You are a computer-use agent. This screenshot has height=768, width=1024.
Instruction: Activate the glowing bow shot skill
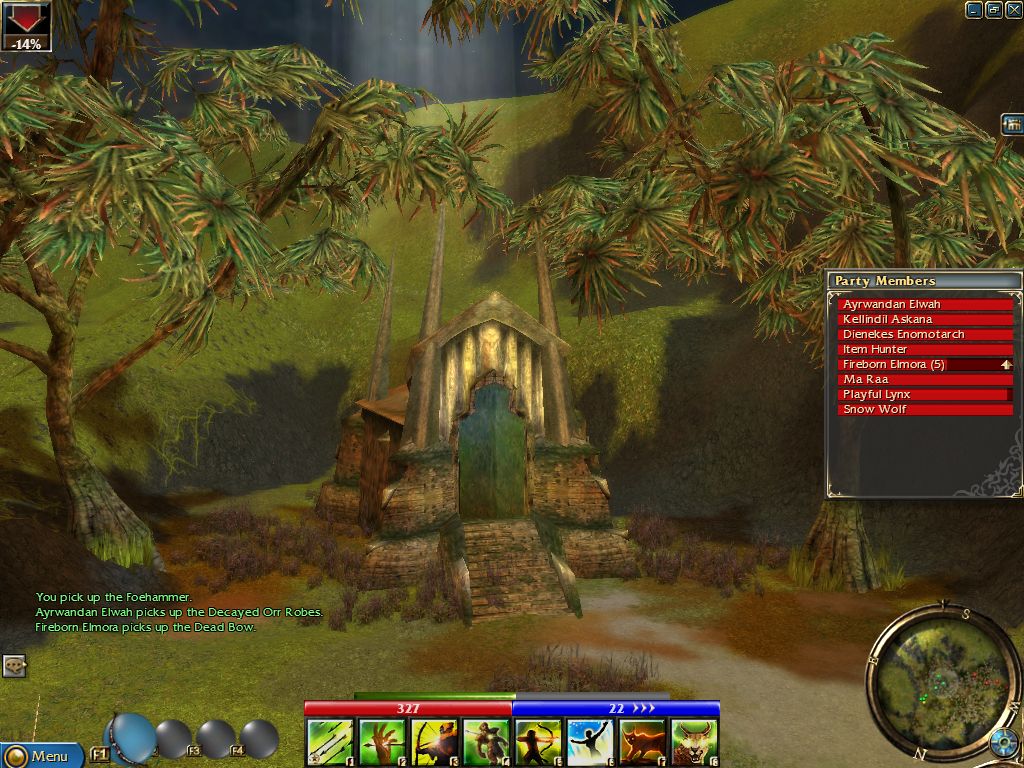[435, 743]
